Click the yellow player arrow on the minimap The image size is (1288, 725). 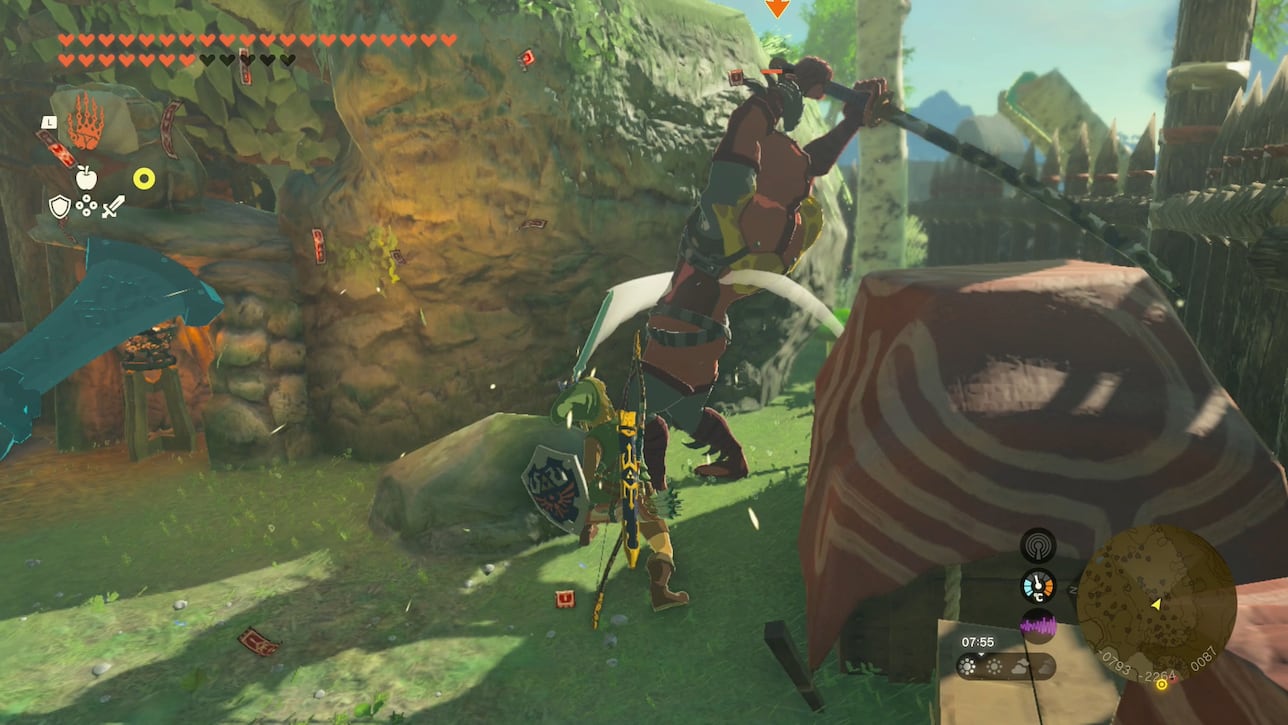[1156, 606]
